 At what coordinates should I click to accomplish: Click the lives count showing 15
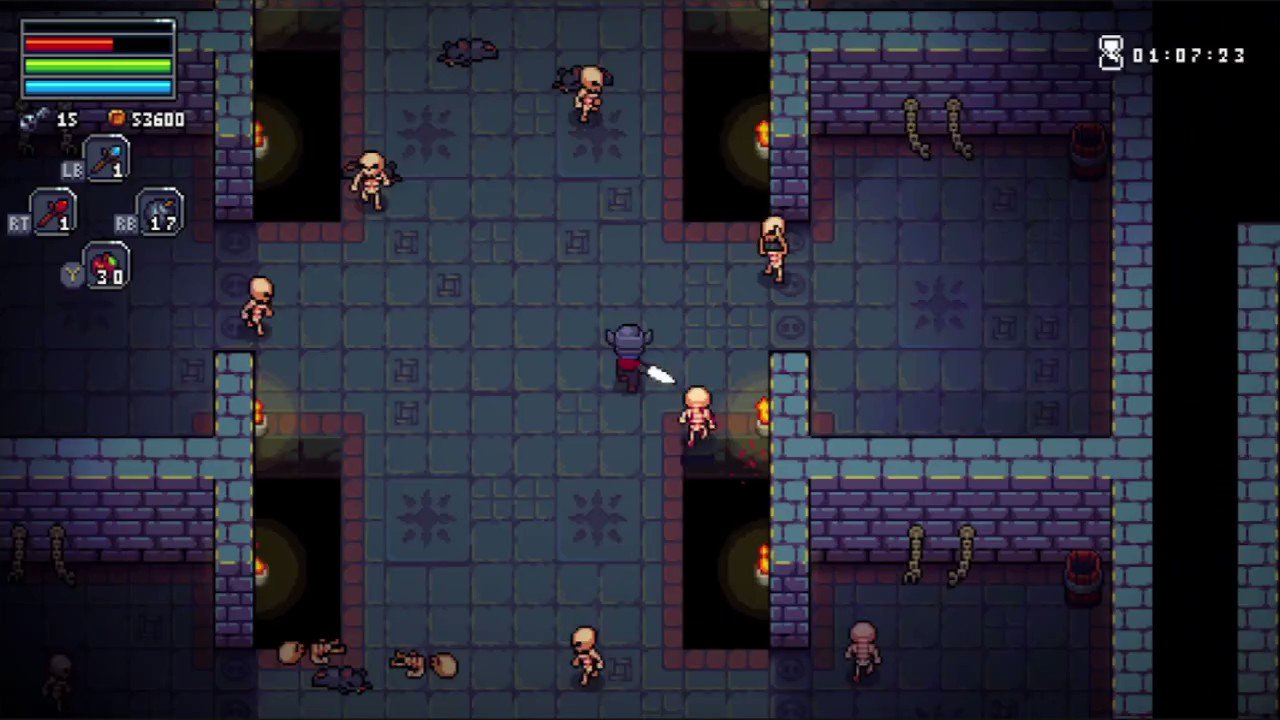66,119
